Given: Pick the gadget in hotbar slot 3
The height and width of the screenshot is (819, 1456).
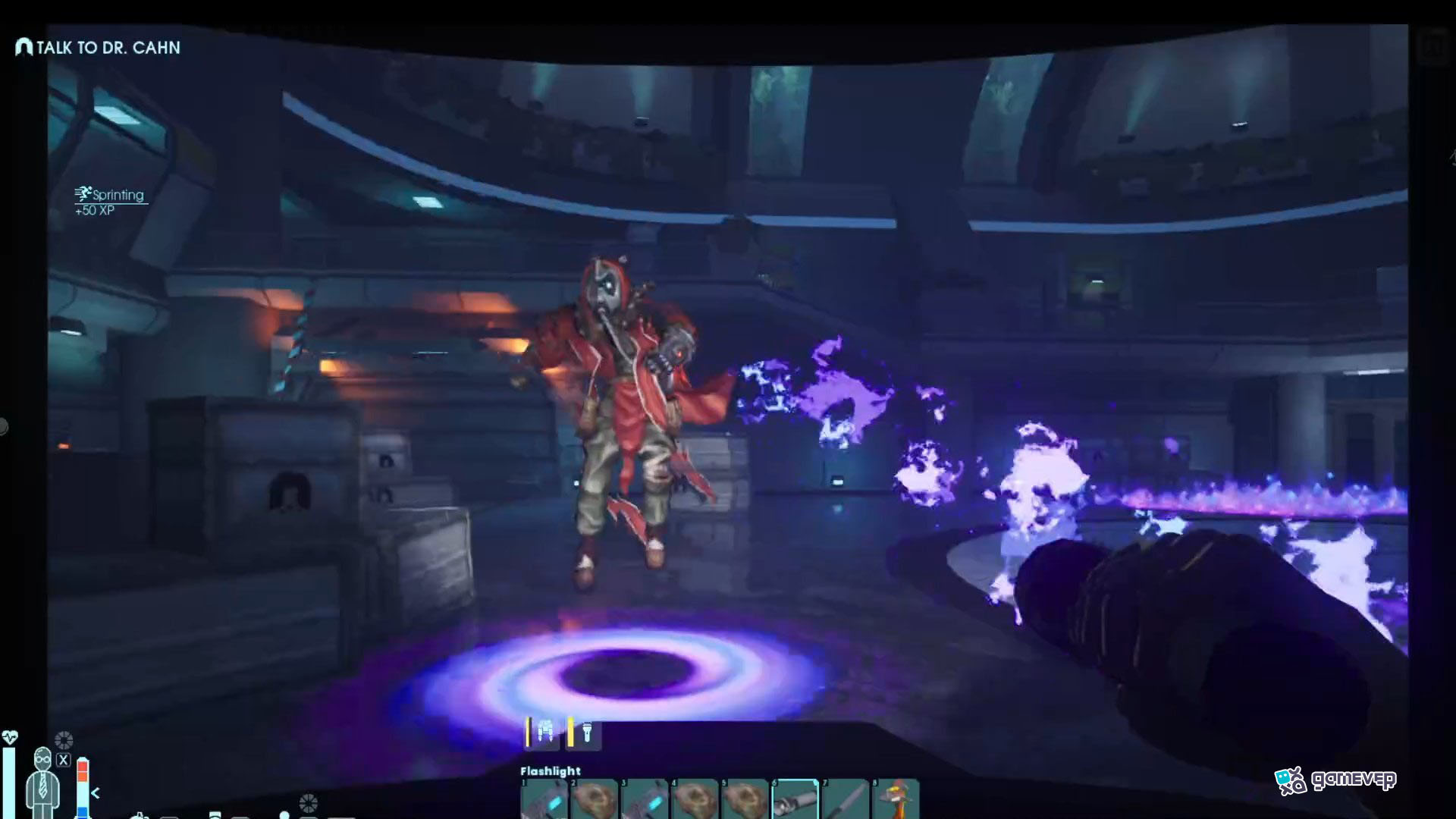Looking at the screenshot, I should (645, 799).
